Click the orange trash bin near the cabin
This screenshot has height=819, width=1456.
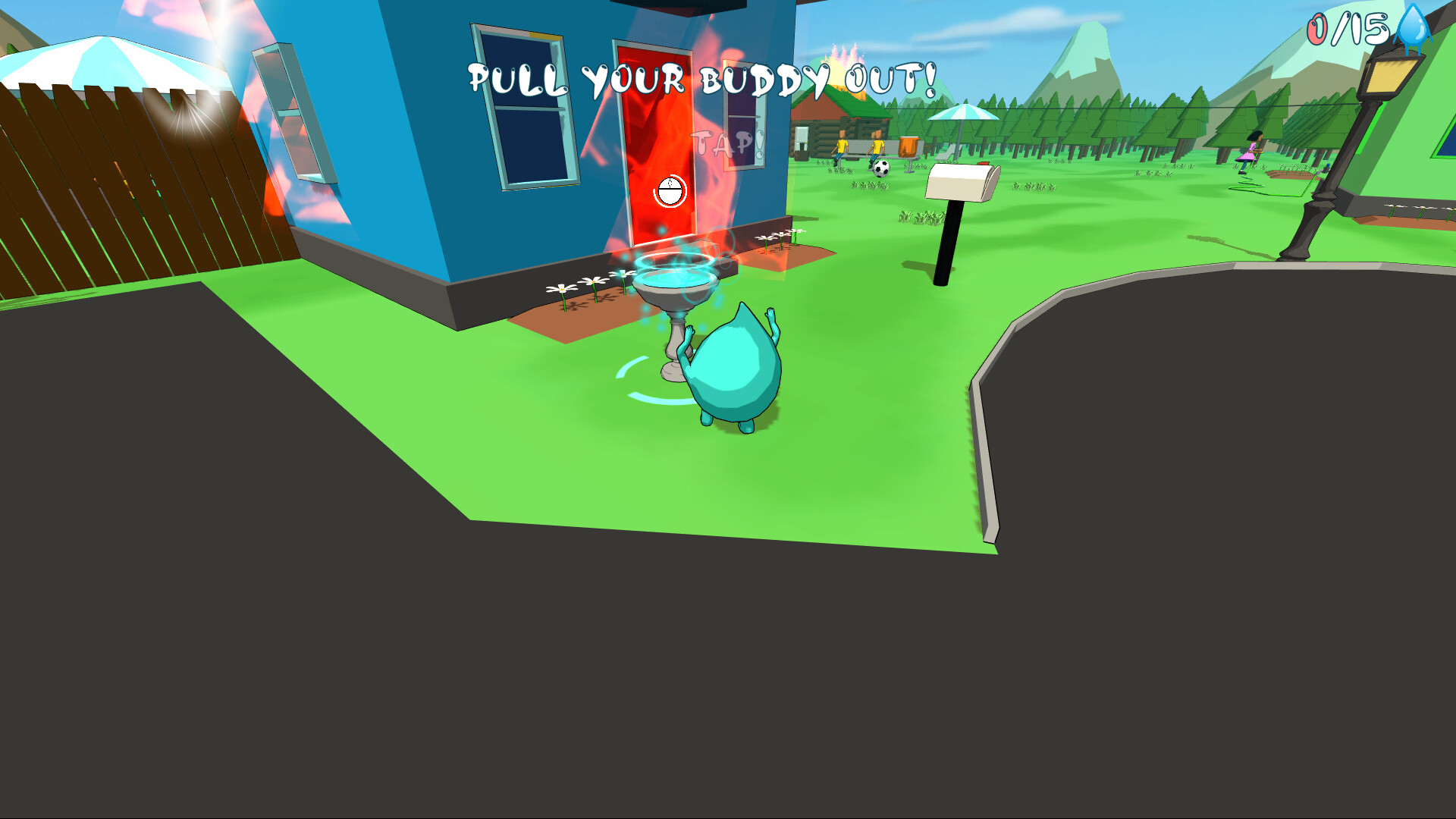pyautogui.click(x=908, y=146)
